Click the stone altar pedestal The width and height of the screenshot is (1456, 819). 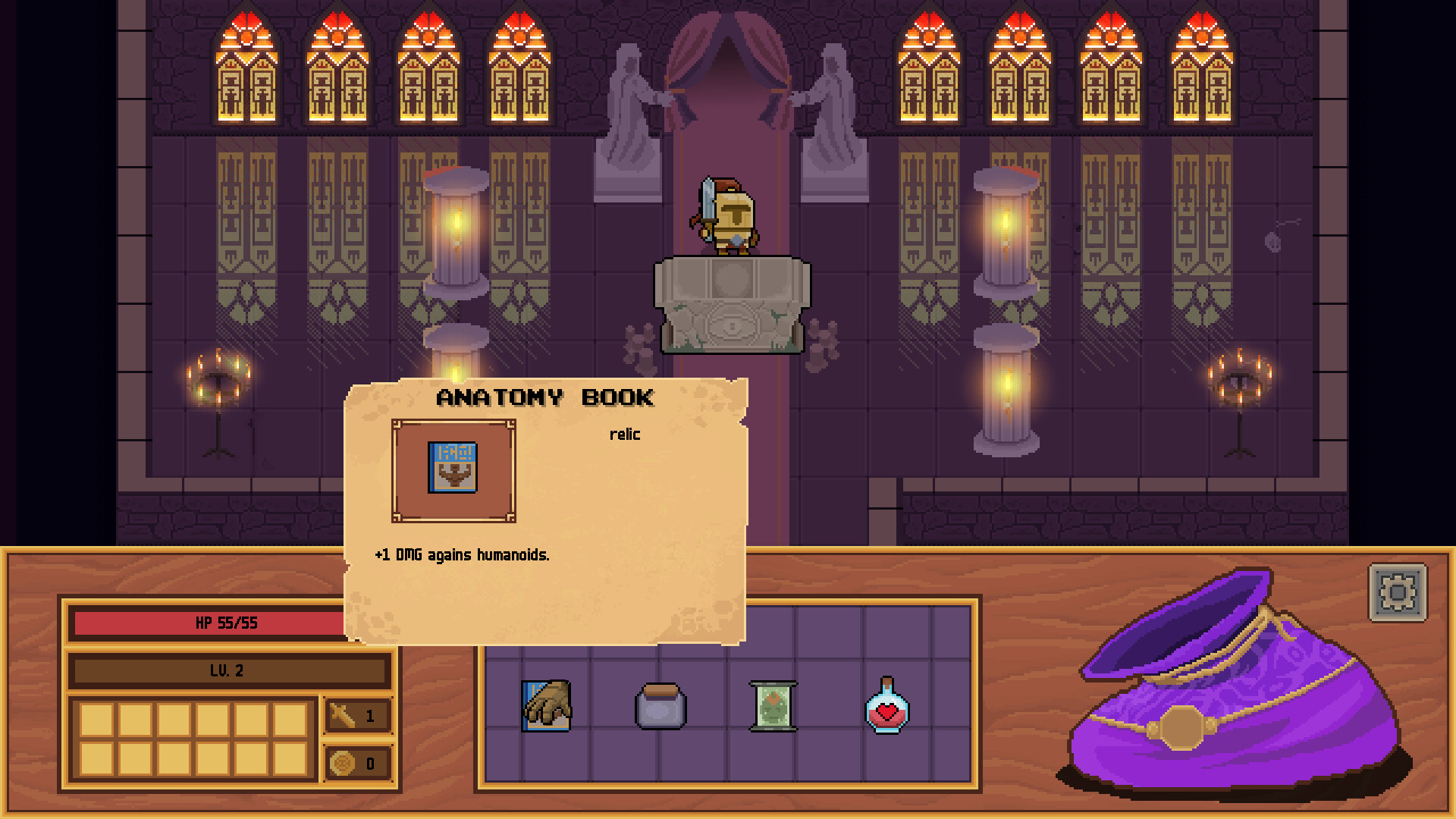732,303
